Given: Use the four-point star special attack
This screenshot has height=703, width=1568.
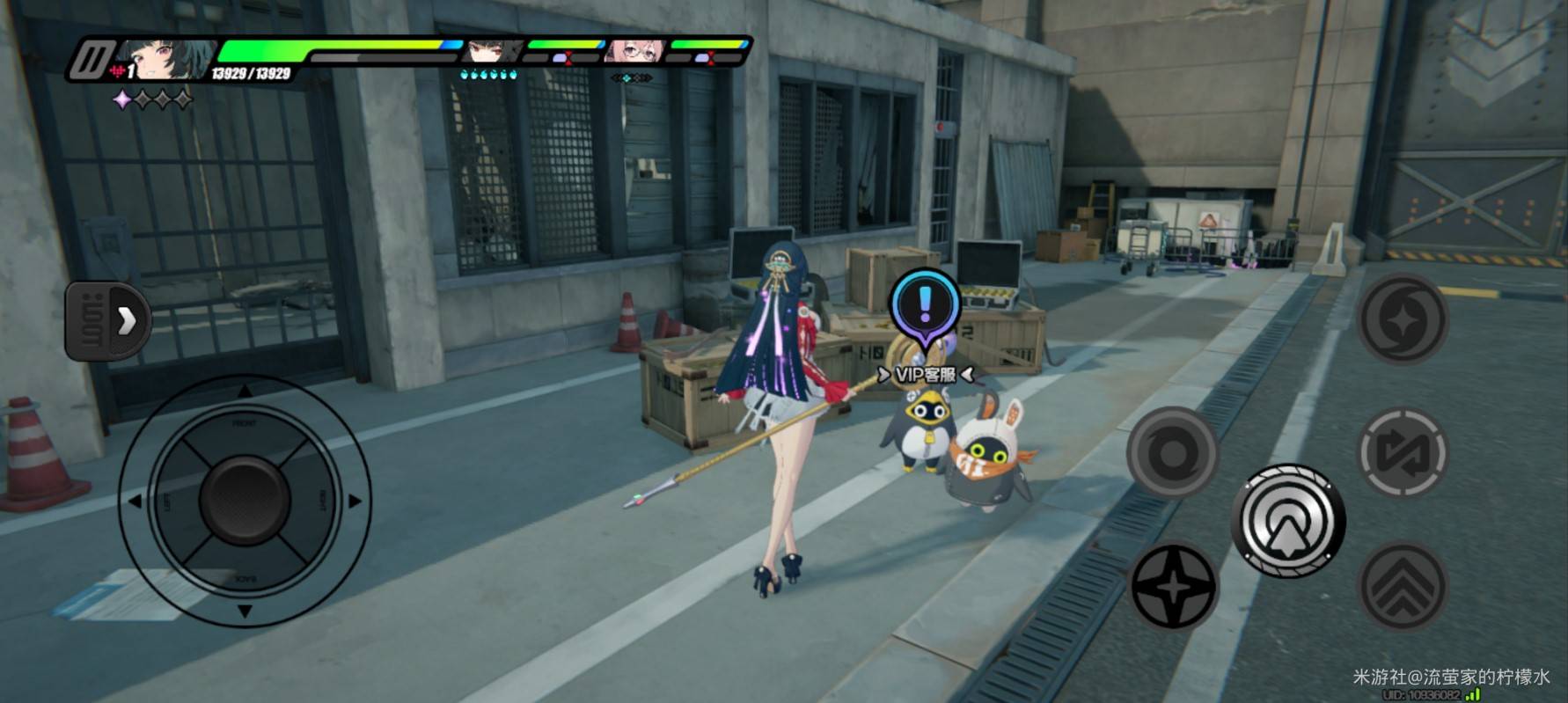Looking at the screenshot, I should [1173, 585].
